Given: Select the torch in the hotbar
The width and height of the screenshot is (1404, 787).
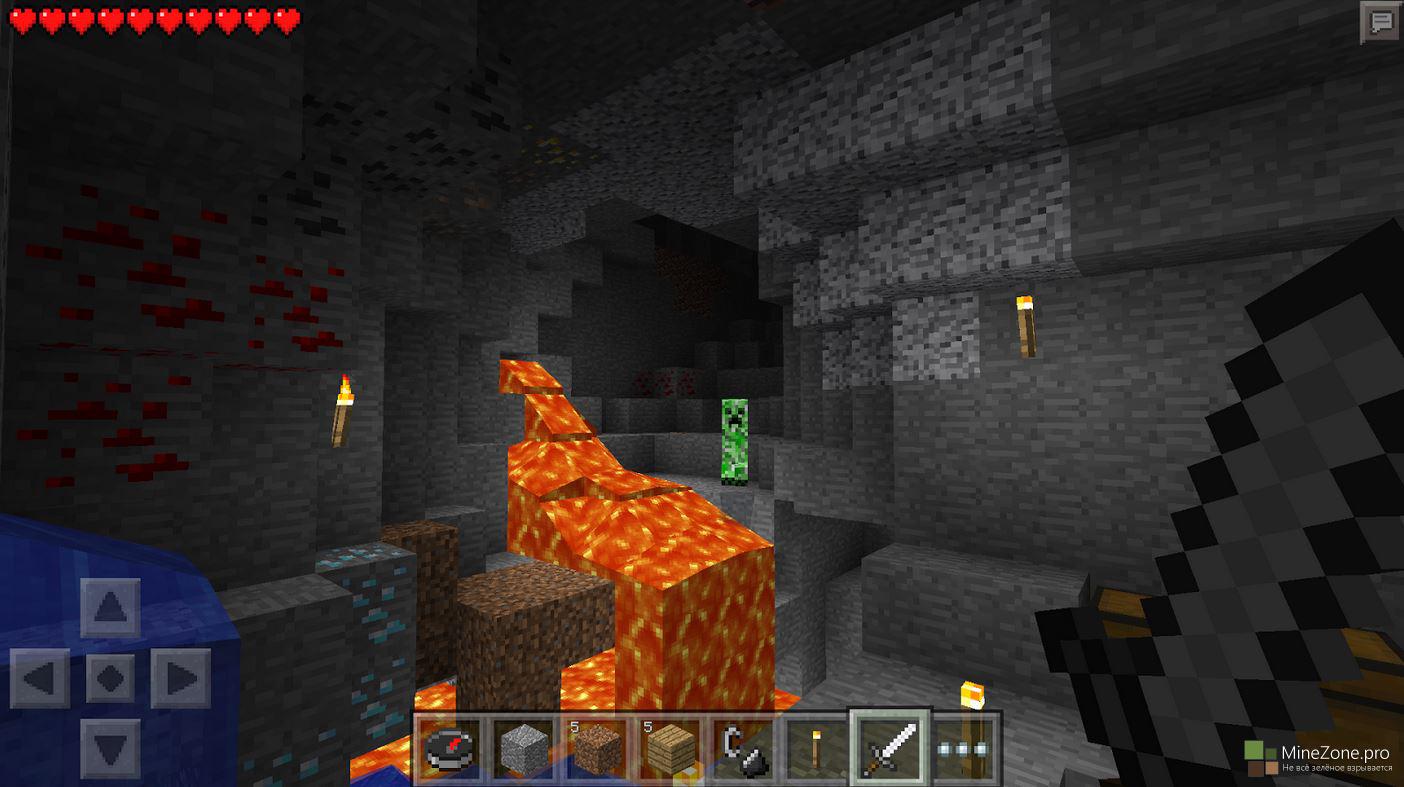Looking at the screenshot, I should pyautogui.click(x=816, y=747).
